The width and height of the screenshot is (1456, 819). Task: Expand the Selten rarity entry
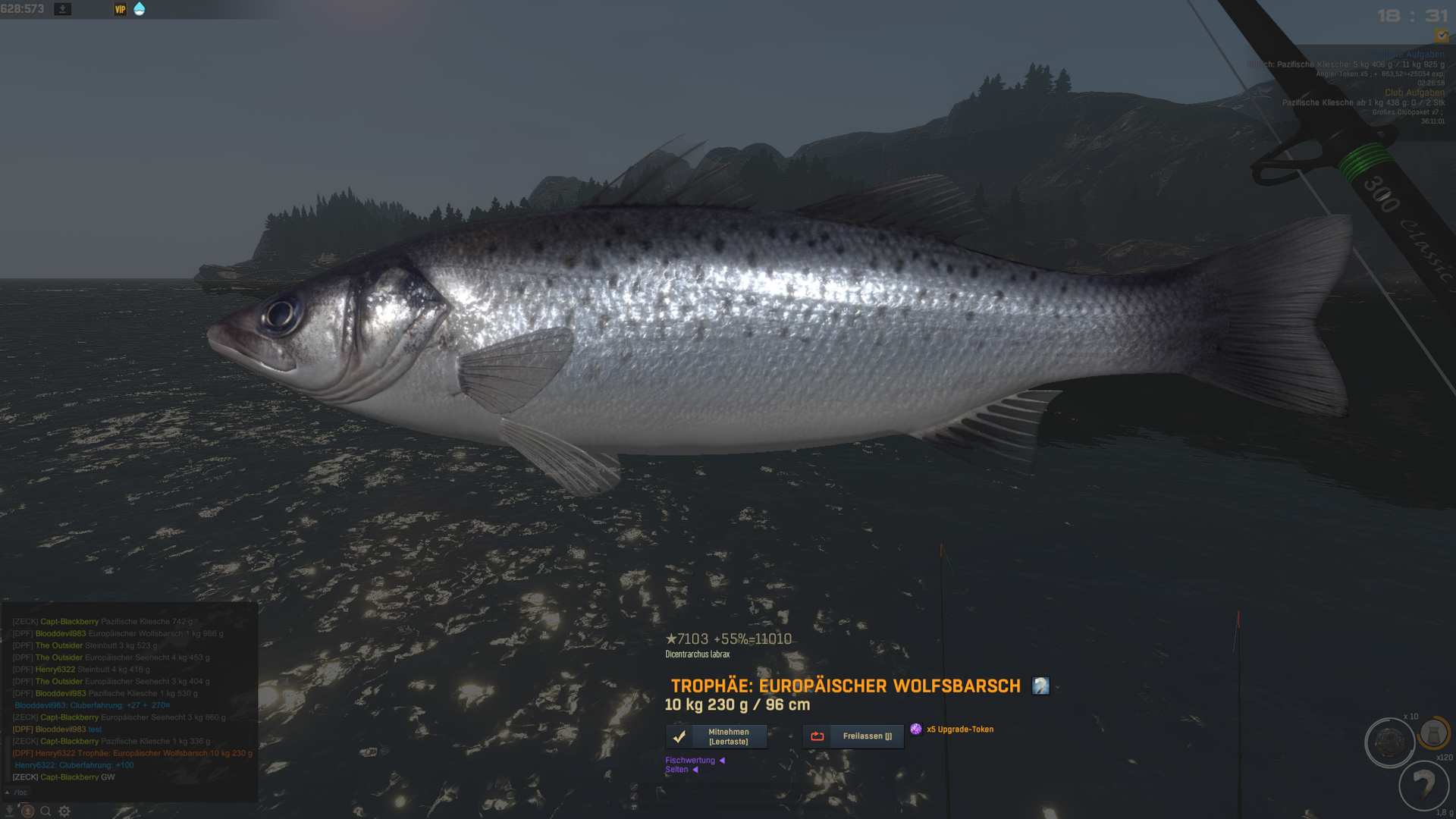click(x=681, y=770)
